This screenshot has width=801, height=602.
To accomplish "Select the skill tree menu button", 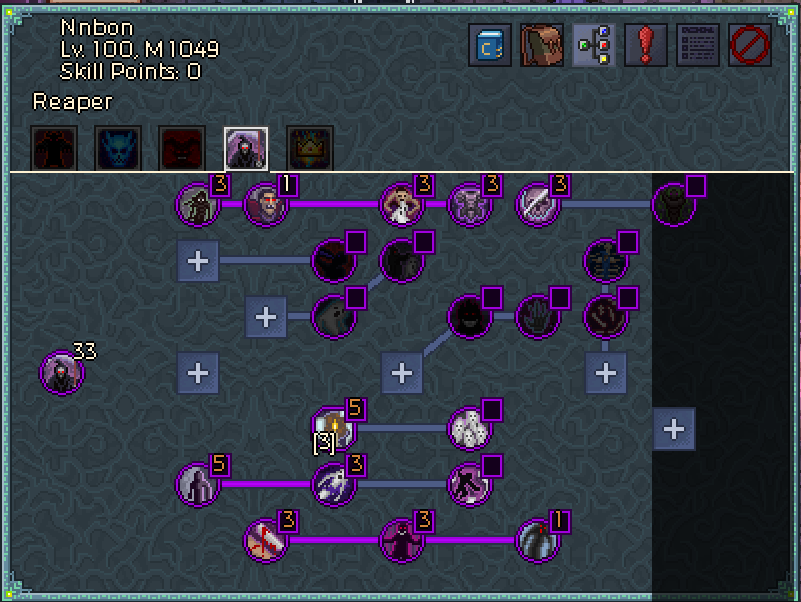I will point(593,45).
